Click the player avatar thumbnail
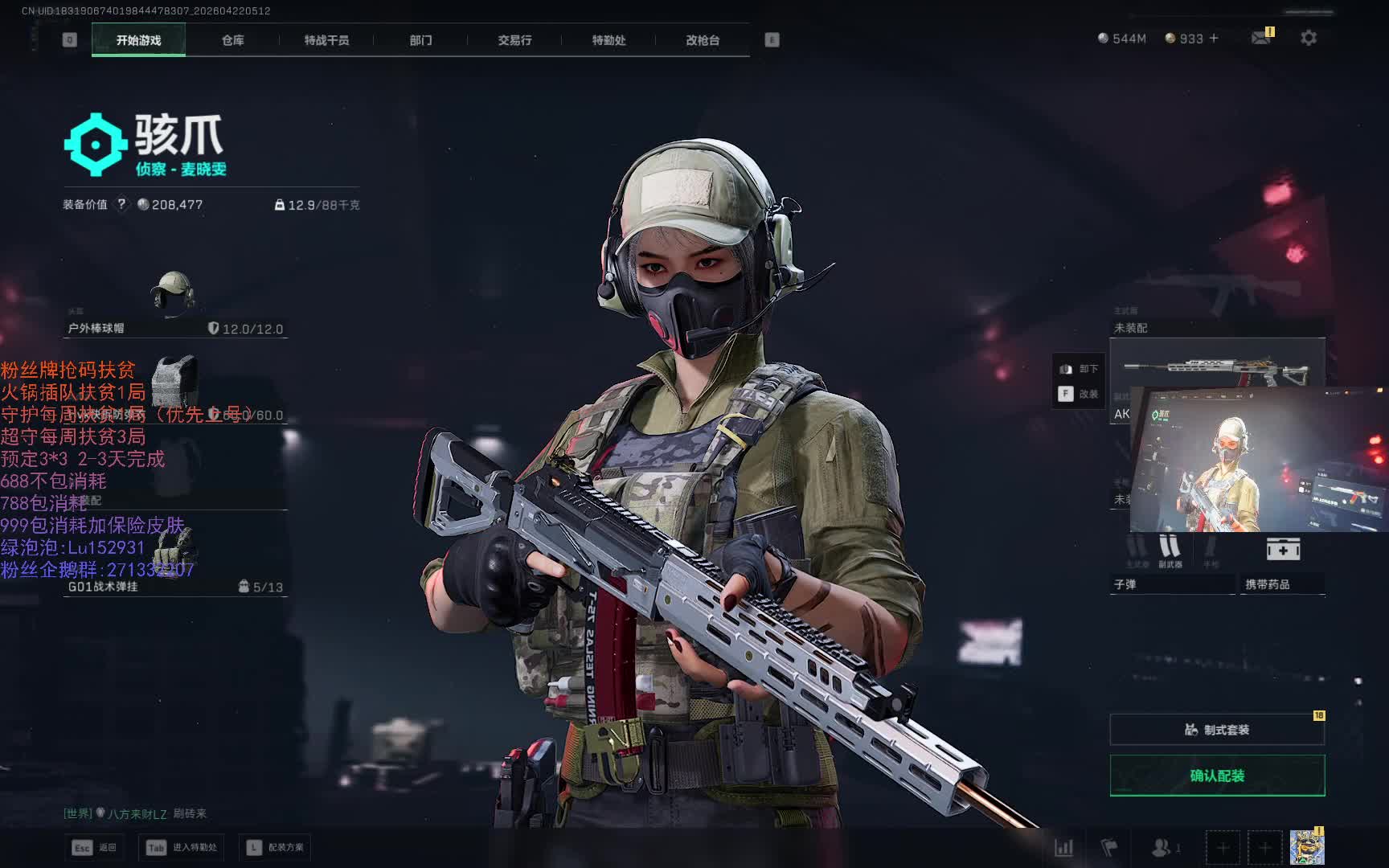 pos(1306,848)
